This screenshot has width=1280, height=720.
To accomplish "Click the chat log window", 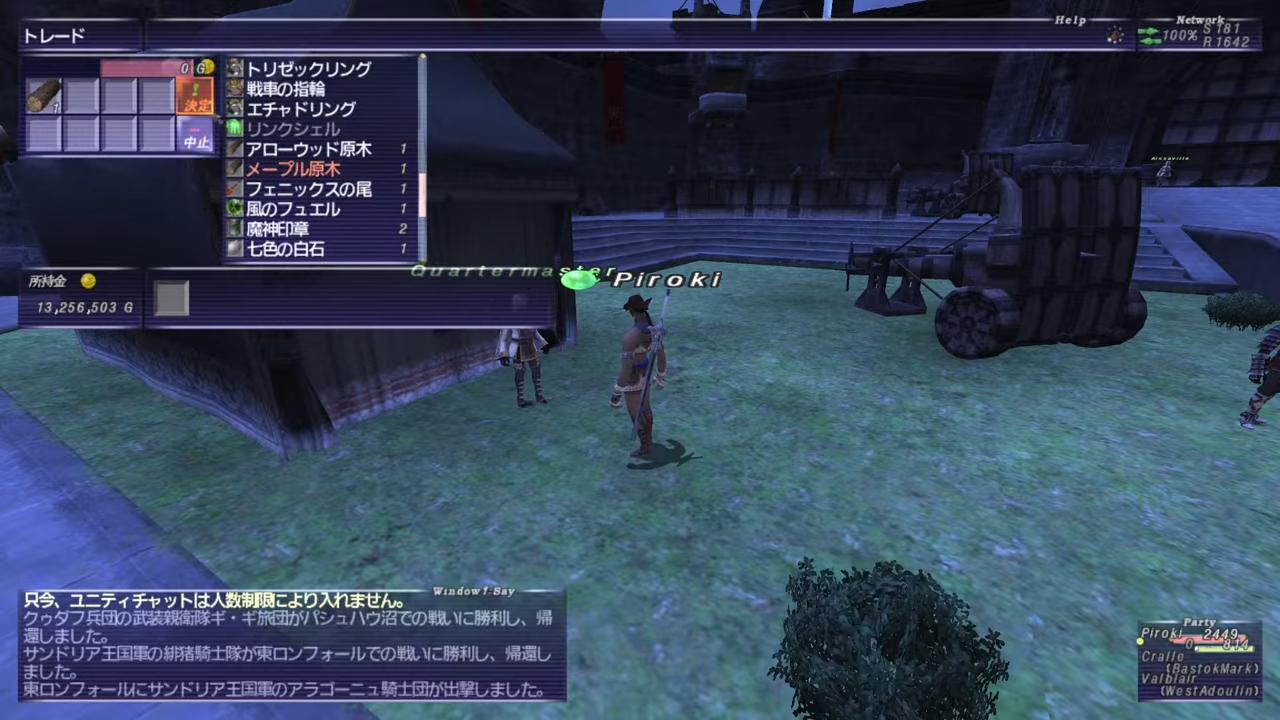I will tap(292, 646).
